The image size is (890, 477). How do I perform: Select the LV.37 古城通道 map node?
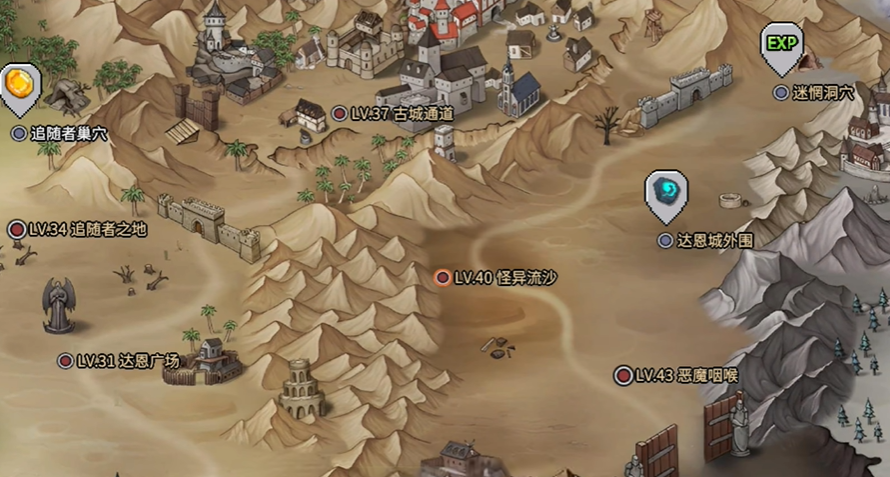click(x=341, y=114)
